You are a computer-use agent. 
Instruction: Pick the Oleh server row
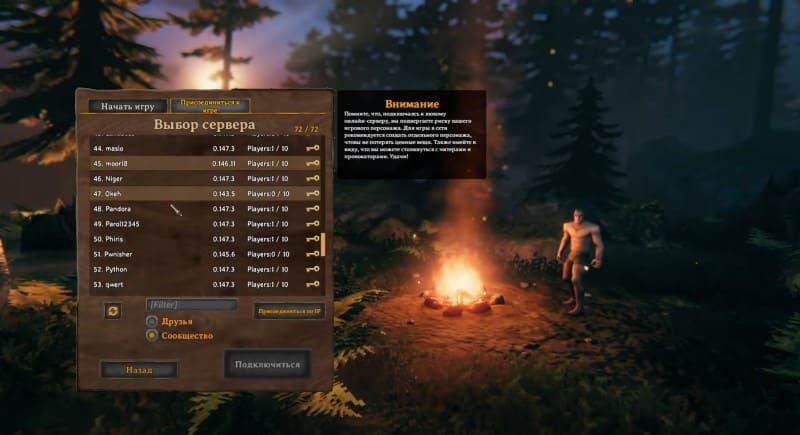coord(200,193)
